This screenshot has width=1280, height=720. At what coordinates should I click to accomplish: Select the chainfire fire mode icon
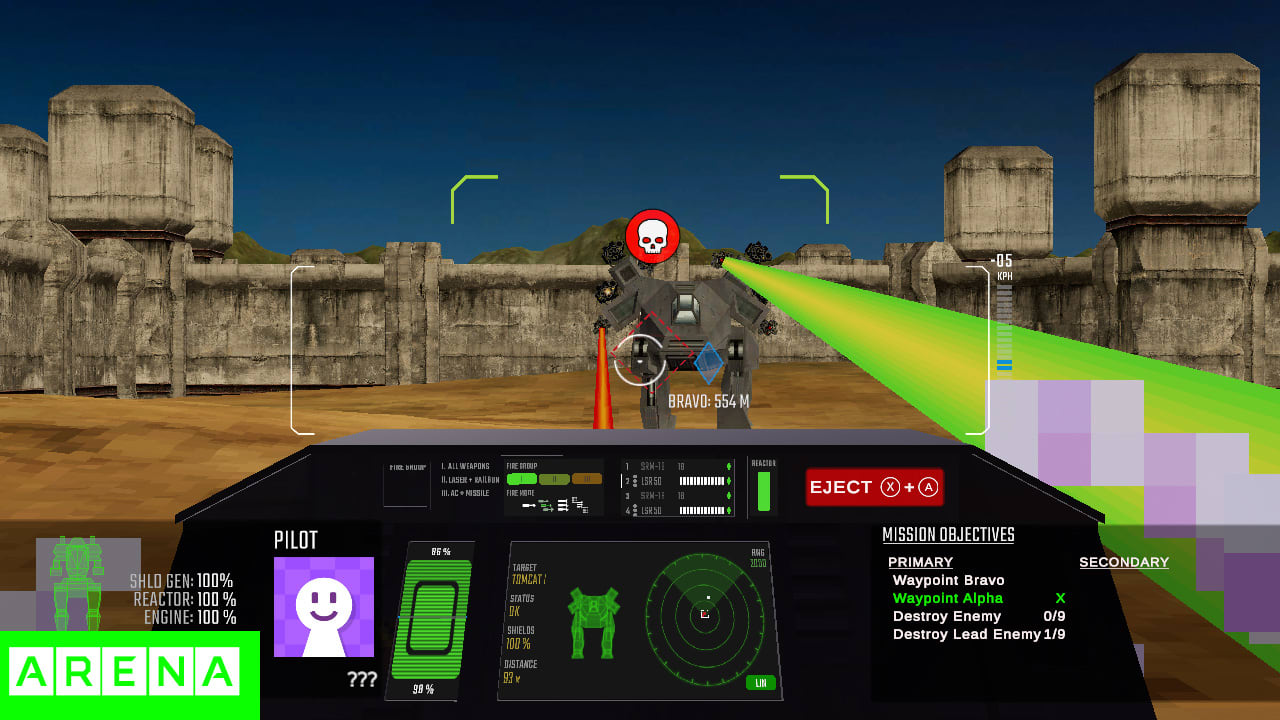tap(546, 505)
